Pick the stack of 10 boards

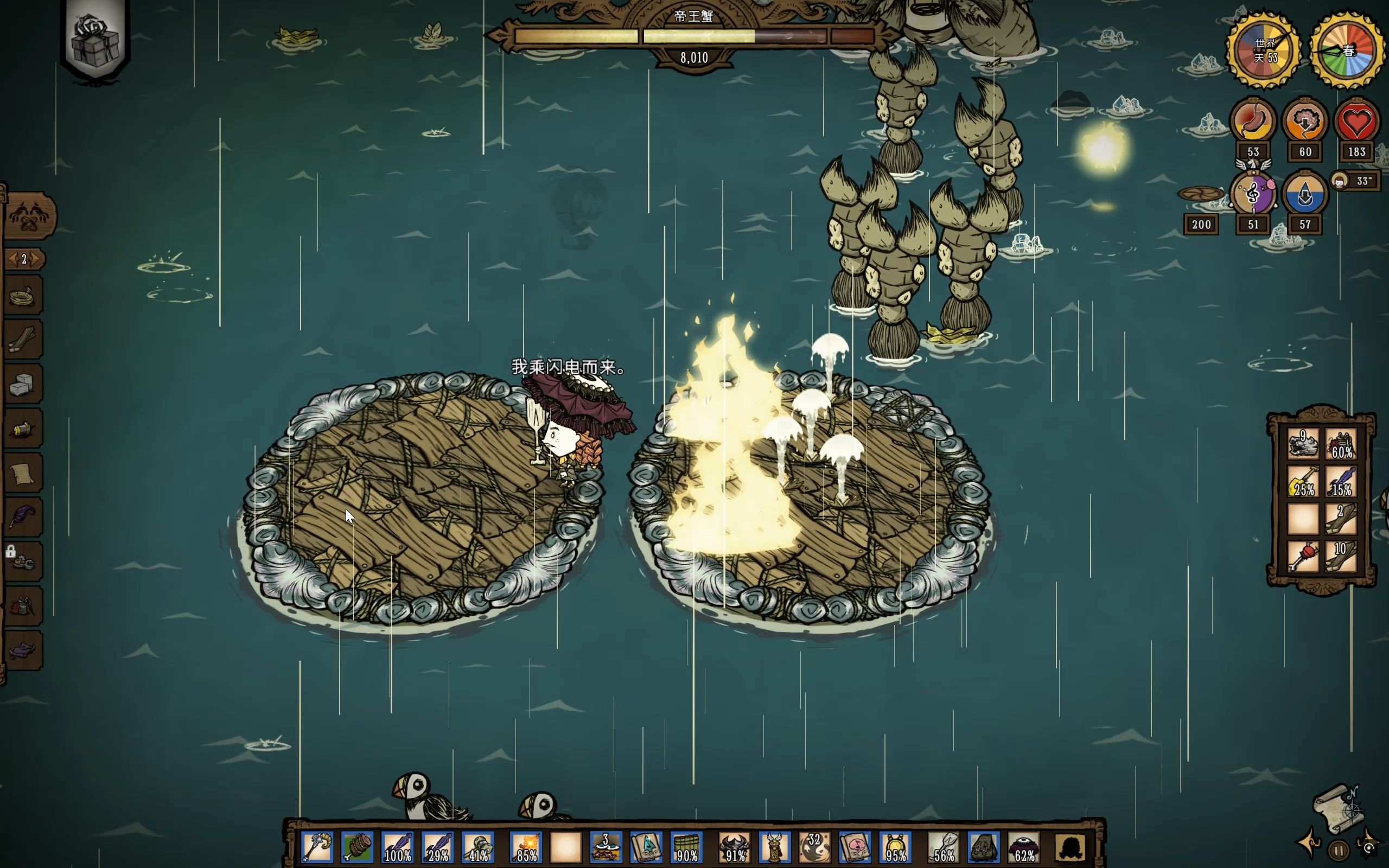pyautogui.click(x=1341, y=556)
